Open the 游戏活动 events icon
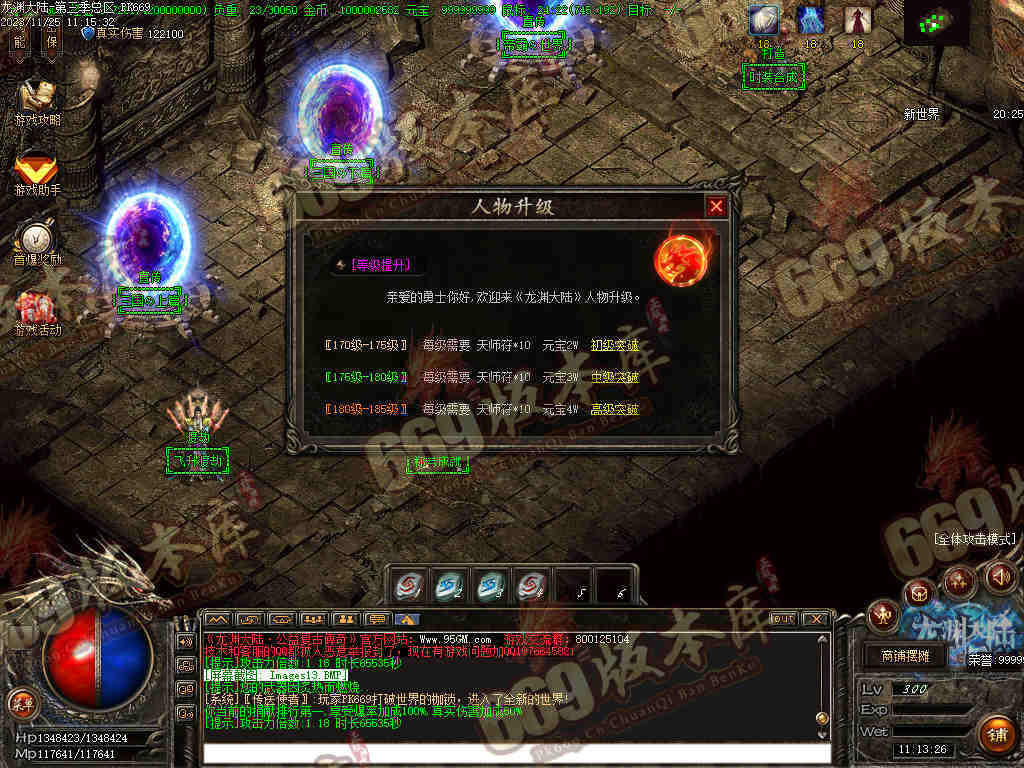This screenshot has width=1024, height=768. point(37,312)
